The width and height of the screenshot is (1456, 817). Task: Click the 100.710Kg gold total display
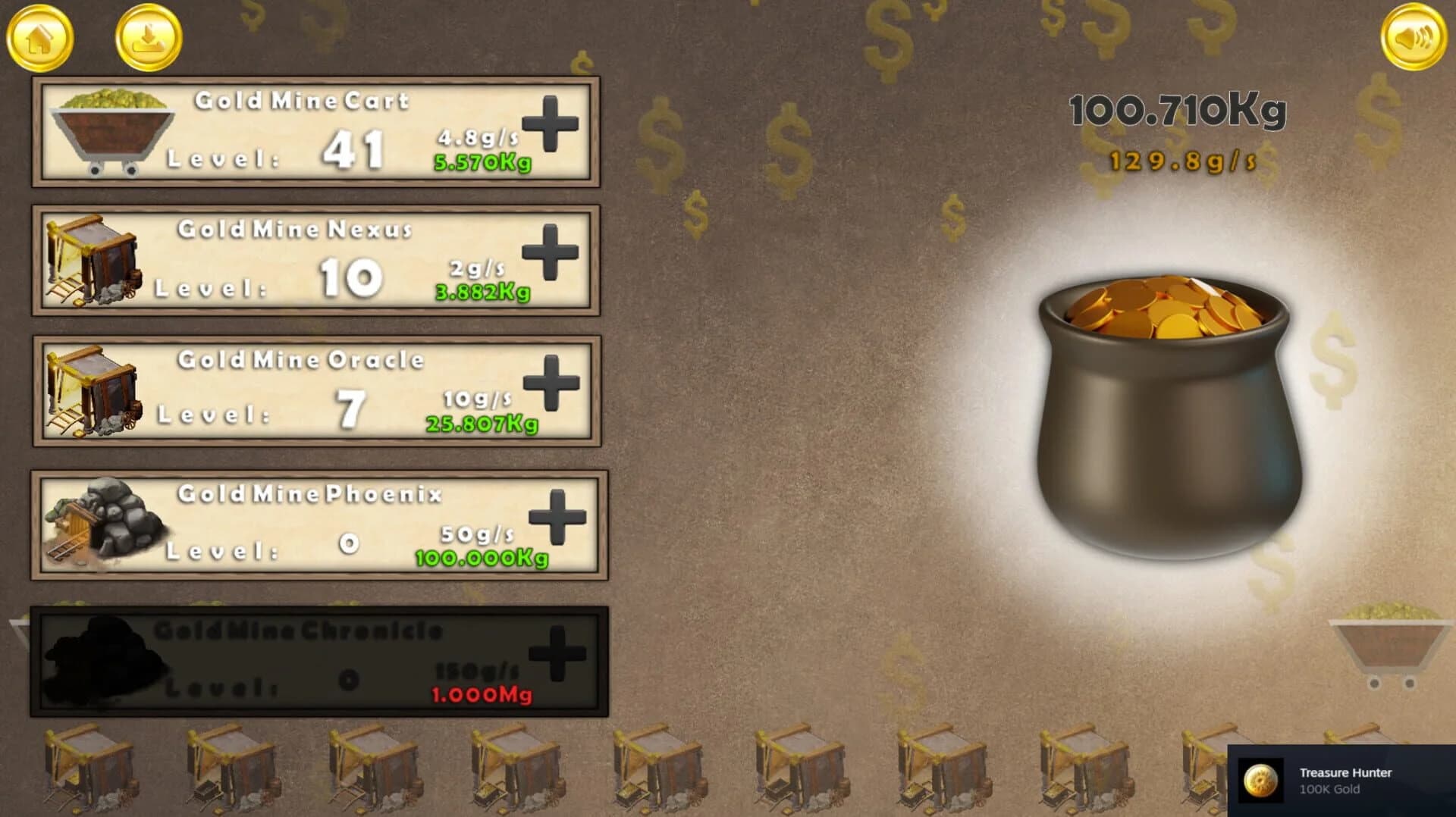point(1175,110)
